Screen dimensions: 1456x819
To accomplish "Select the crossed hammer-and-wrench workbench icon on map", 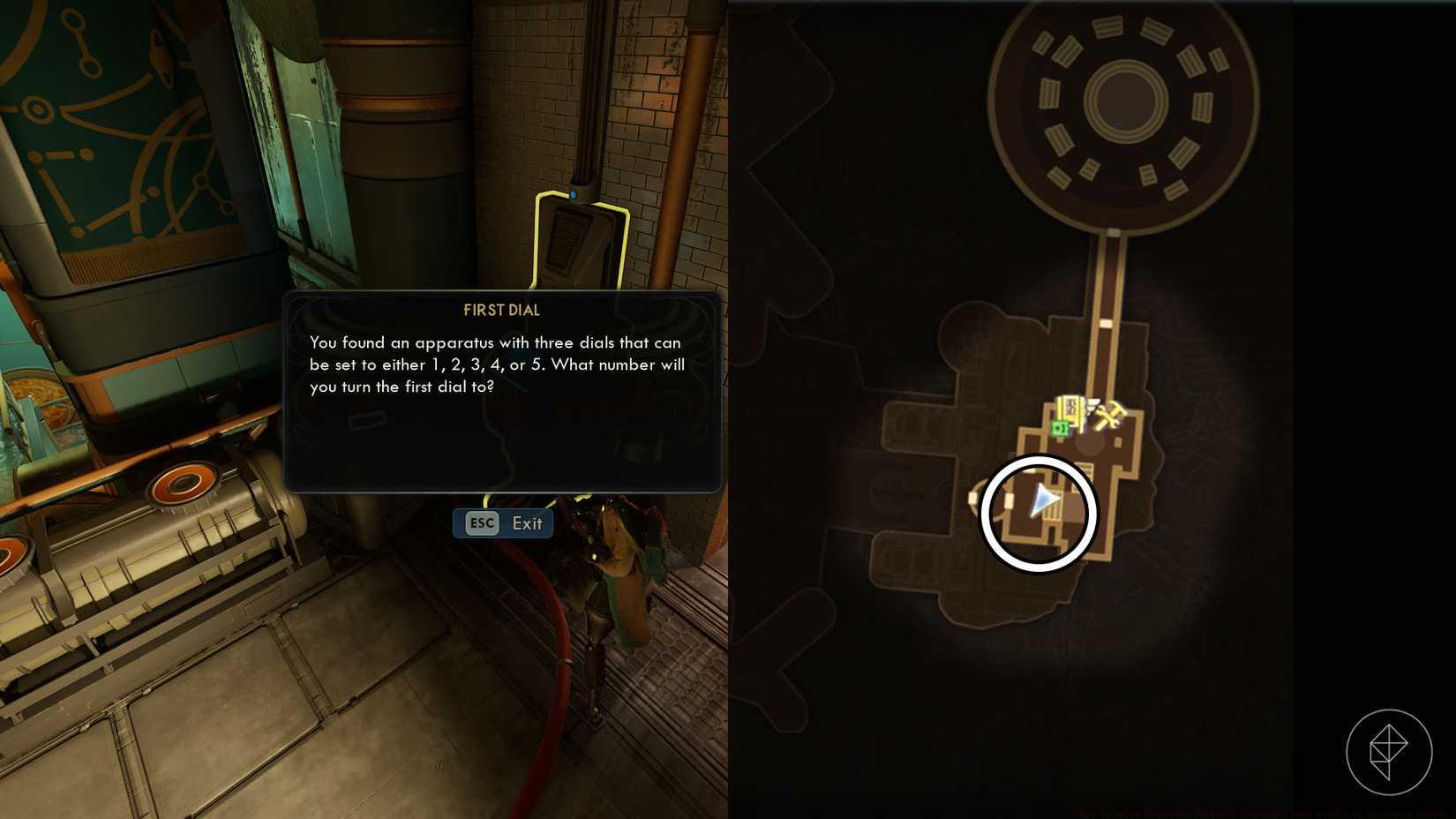I will coord(1108,414).
